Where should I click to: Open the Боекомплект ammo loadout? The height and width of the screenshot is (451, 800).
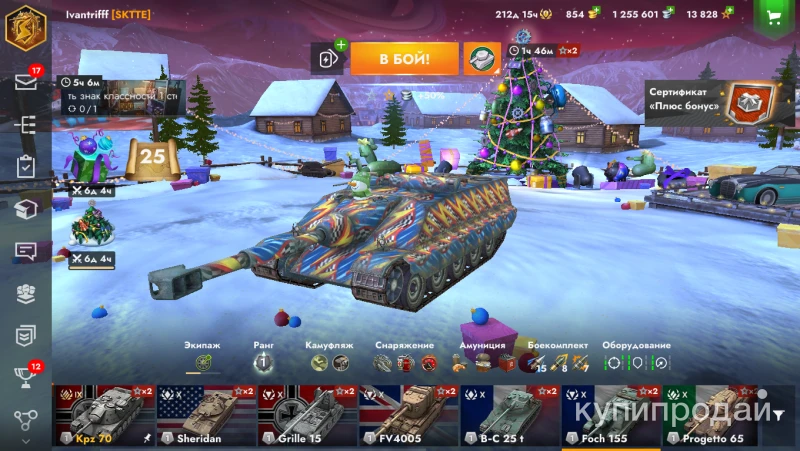tap(553, 362)
